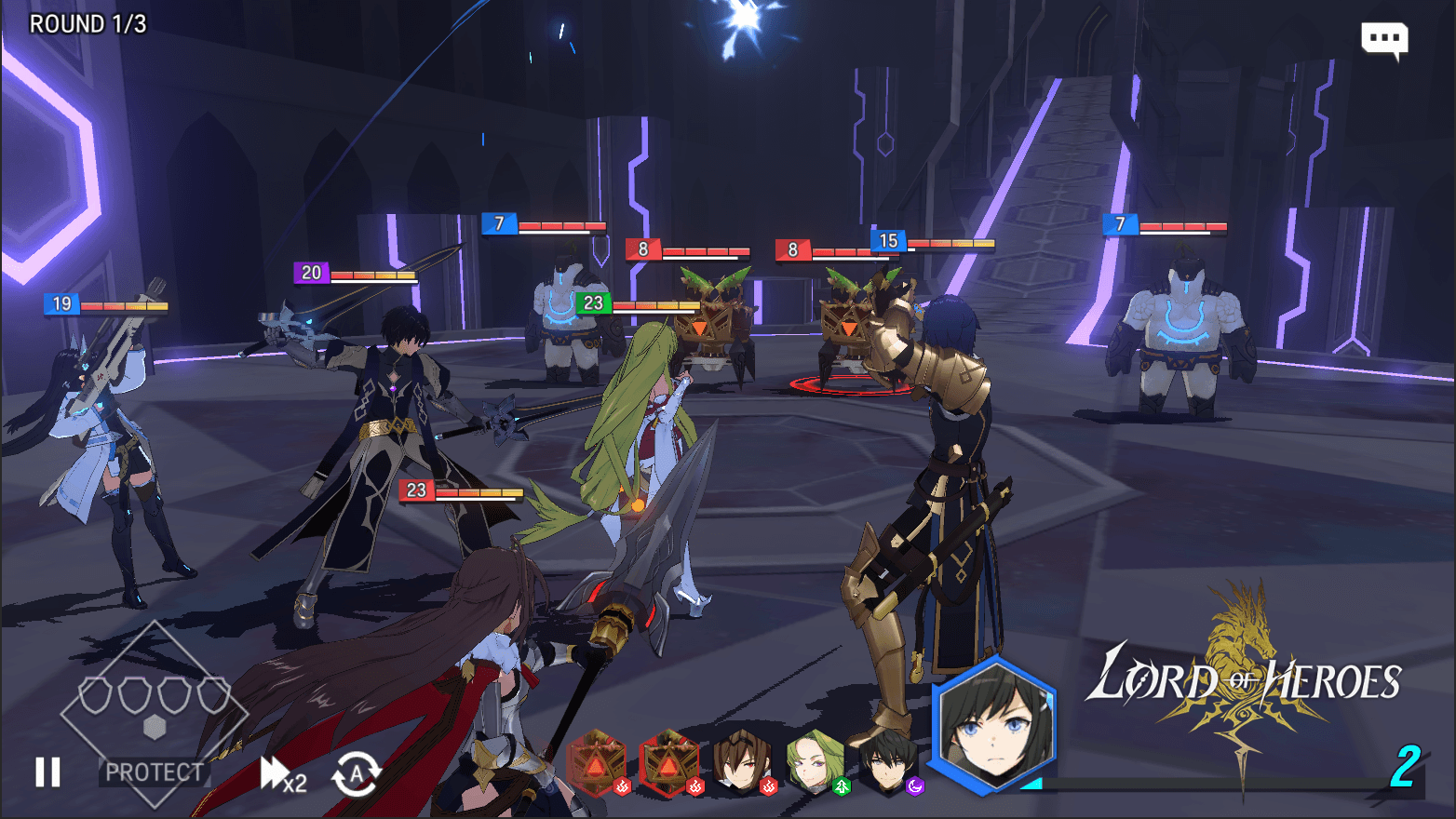1456x819 pixels.
Task: Select the small black-haired hero with moon icon
Action: [x=887, y=763]
